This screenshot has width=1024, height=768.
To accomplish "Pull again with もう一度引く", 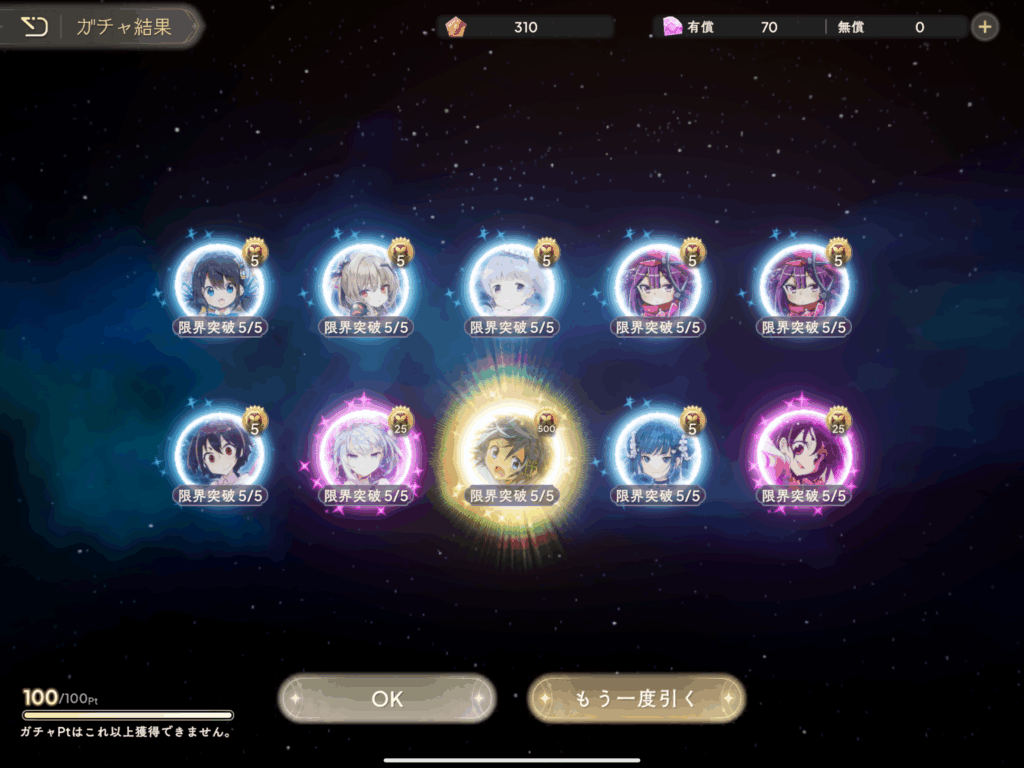I will [636, 699].
